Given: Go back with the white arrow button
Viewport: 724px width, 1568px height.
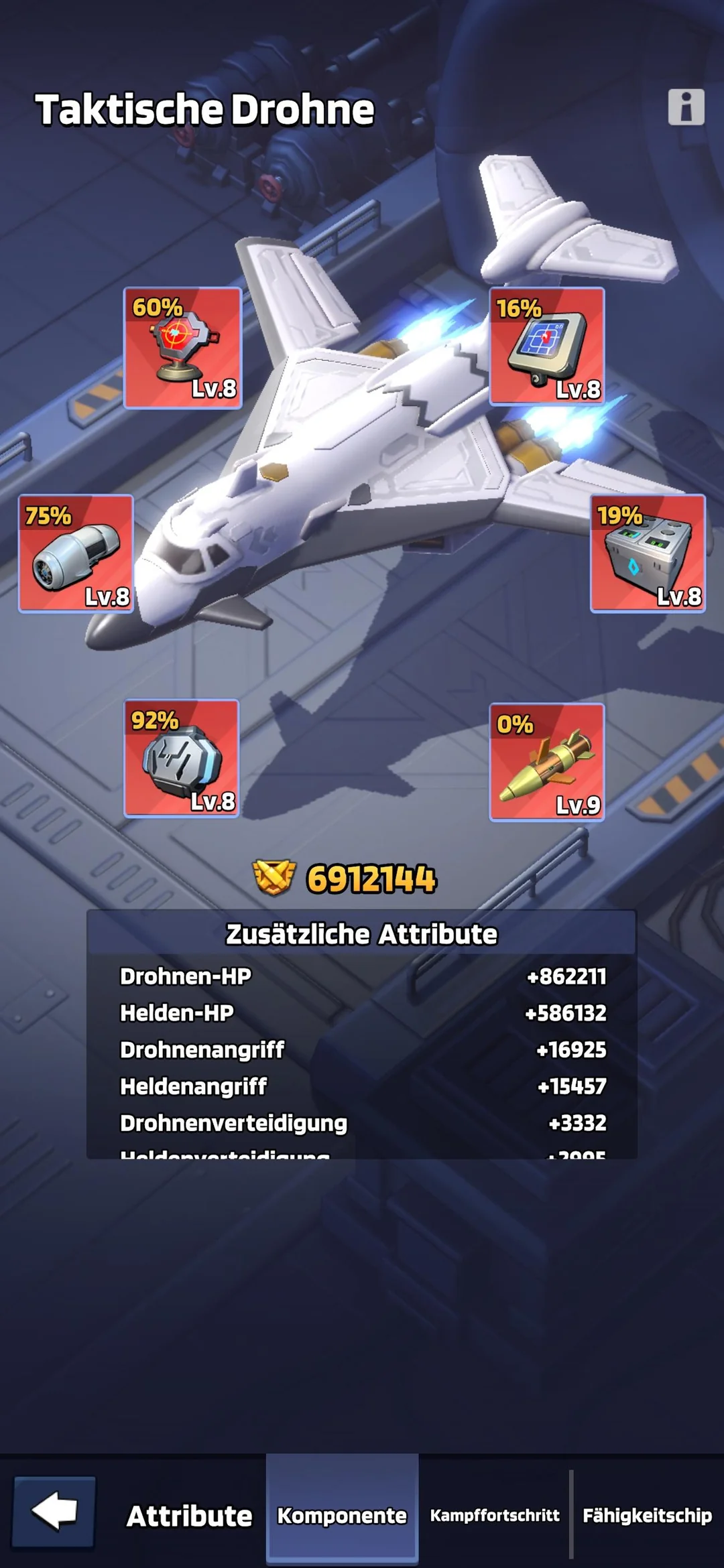Looking at the screenshot, I should click(x=54, y=1512).
